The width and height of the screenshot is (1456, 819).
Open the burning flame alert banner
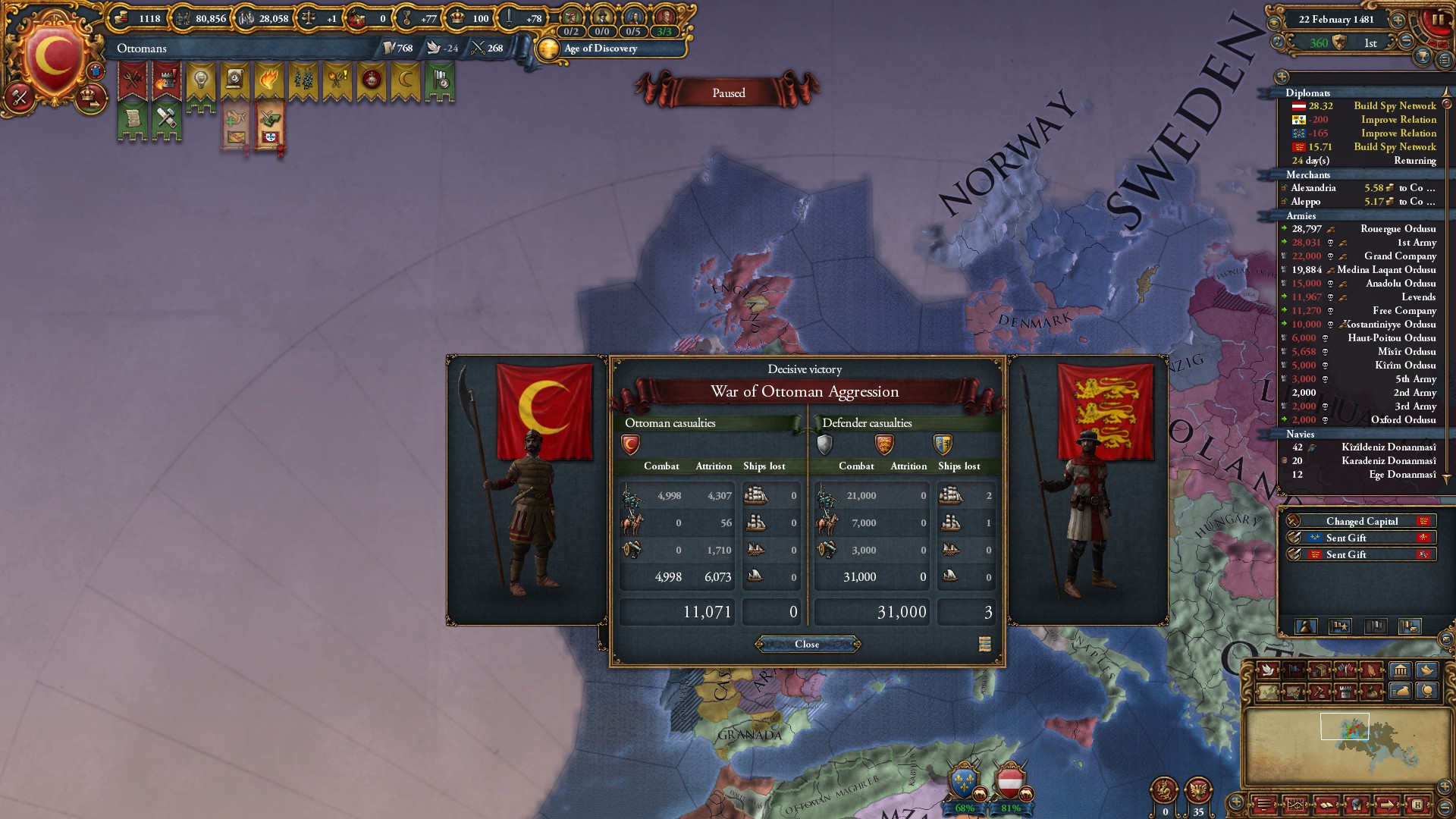(268, 80)
